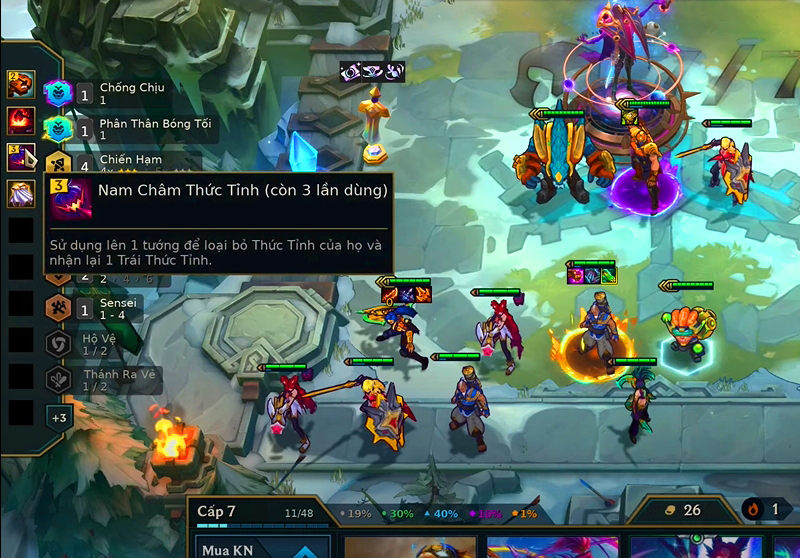The width and height of the screenshot is (800, 558).
Task: Open the win streak flame indicator
Action: pos(764,510)
